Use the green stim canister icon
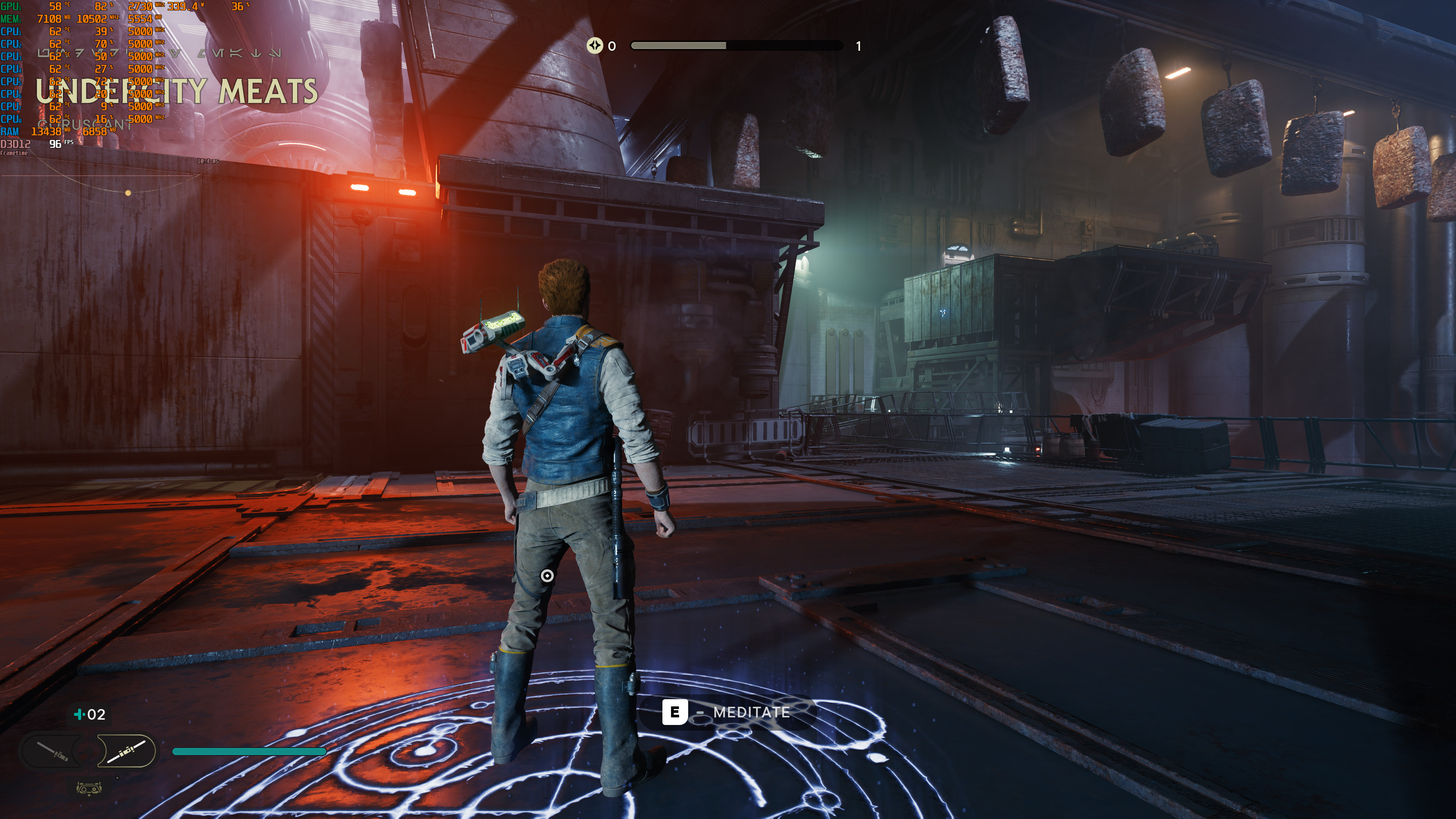This screenshot has height=819, width=1456. coord(79,714)
